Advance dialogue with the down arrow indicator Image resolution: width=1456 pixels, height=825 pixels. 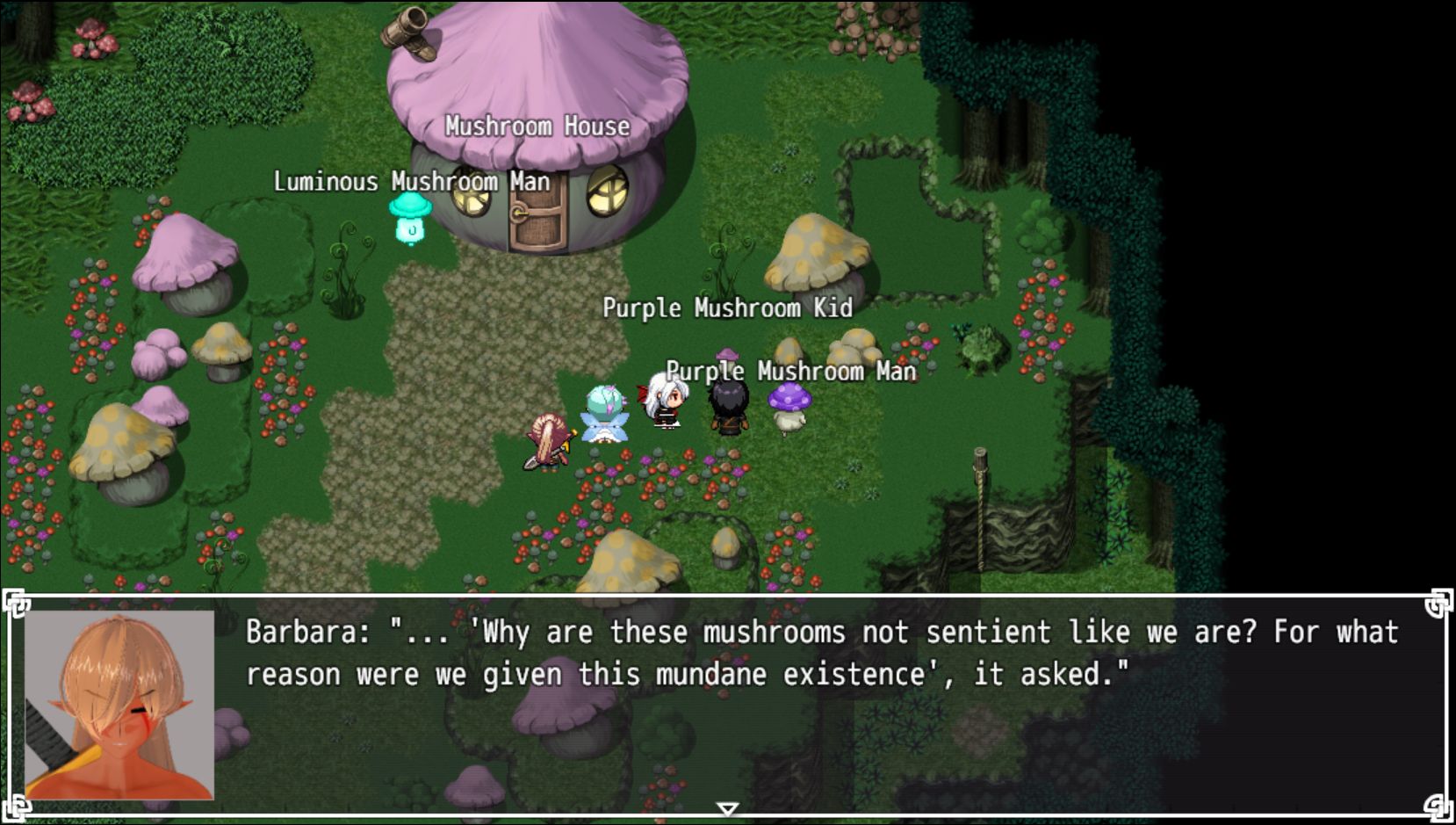(727, 808)
